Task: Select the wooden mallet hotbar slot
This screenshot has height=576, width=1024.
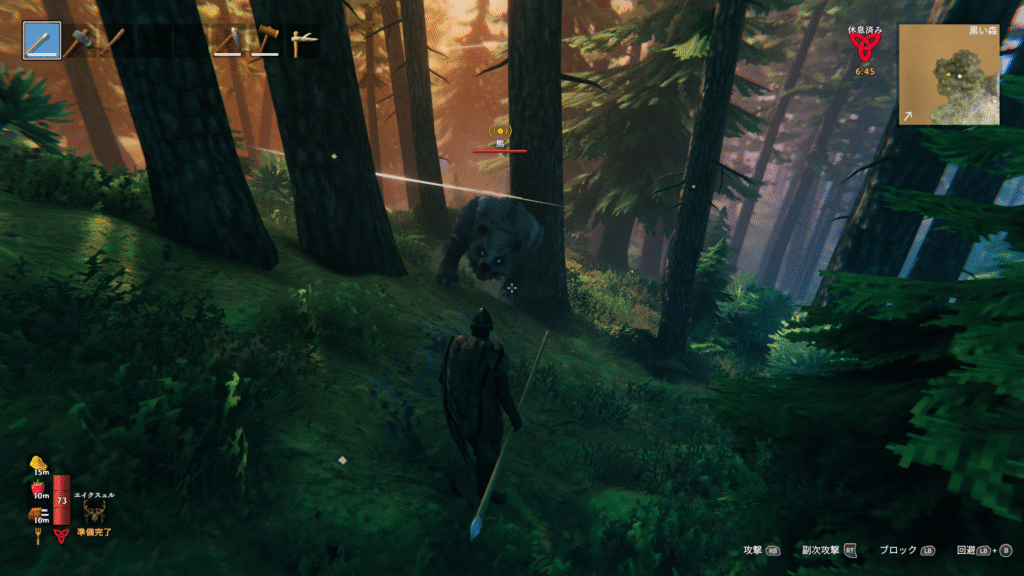Action: click(266, 42)
